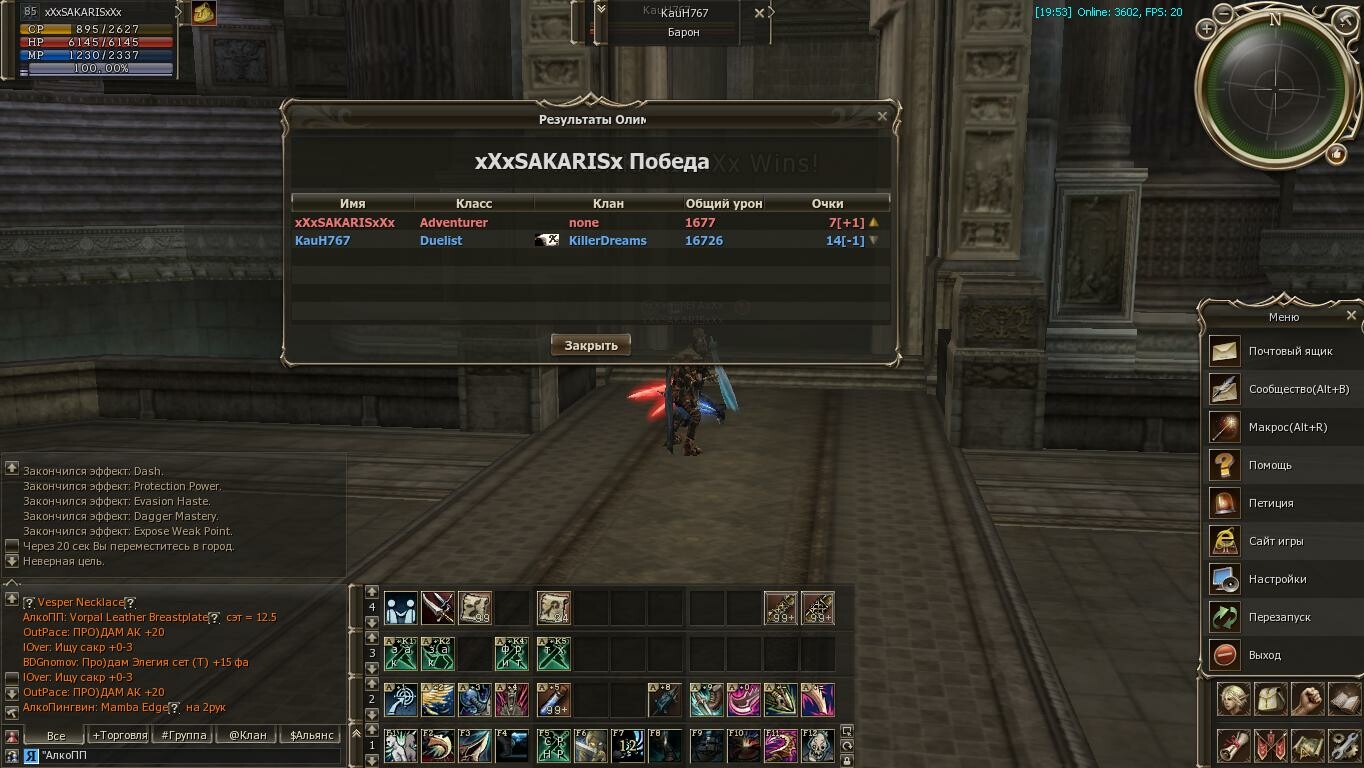Close the Меню side panel
The height and width of the screenshot is (768, 1364).
click(1351, 315)
